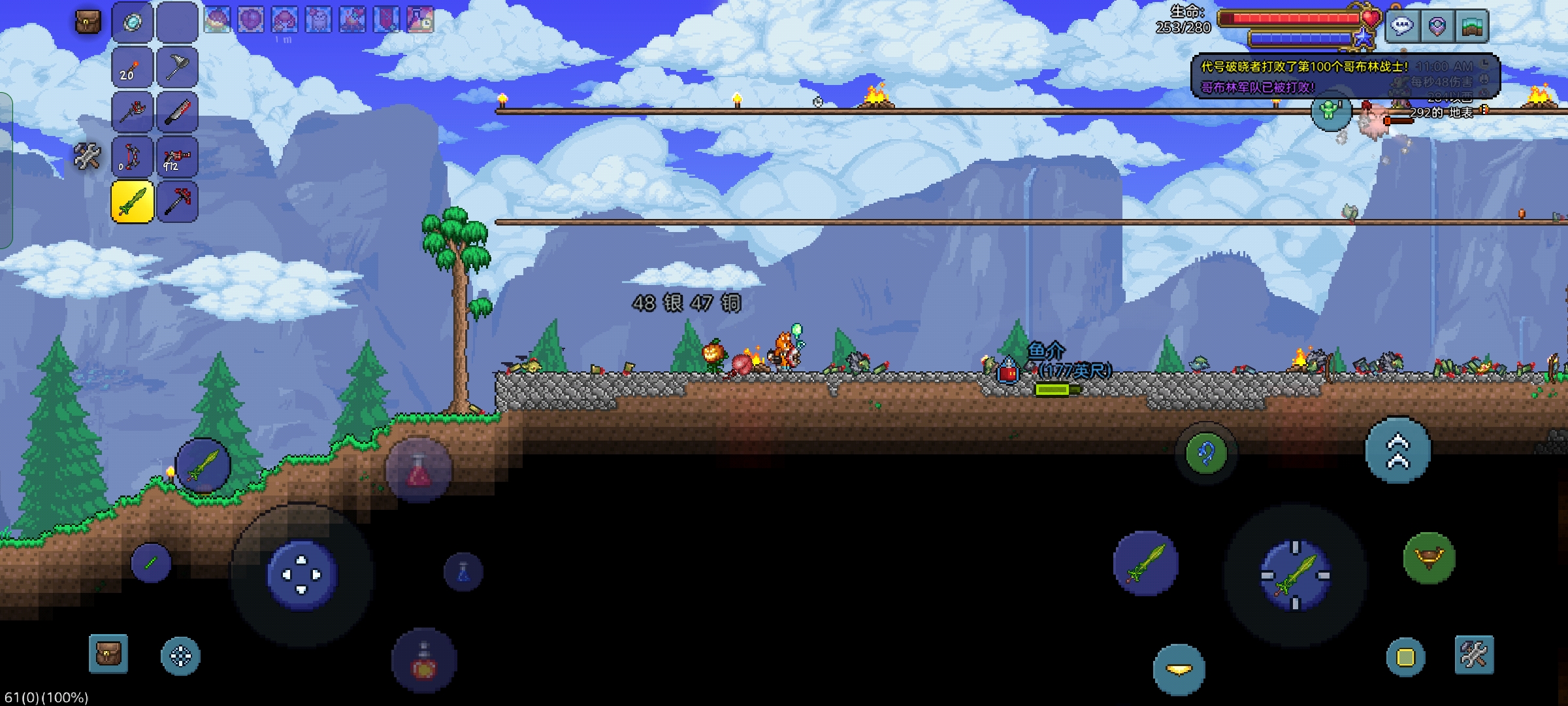Equip the gun with 972 ammo

pos(177,157)
